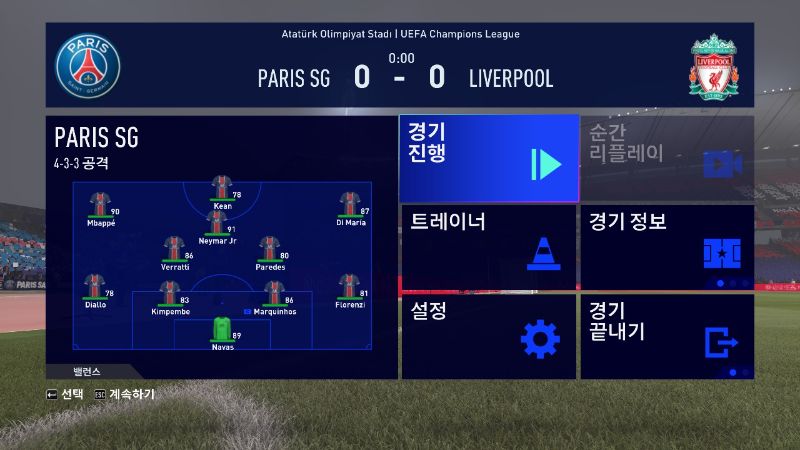Select Di María on the lineup pitch
The height and width of the screenshot is (450, 800).
[x=349, y=204]
